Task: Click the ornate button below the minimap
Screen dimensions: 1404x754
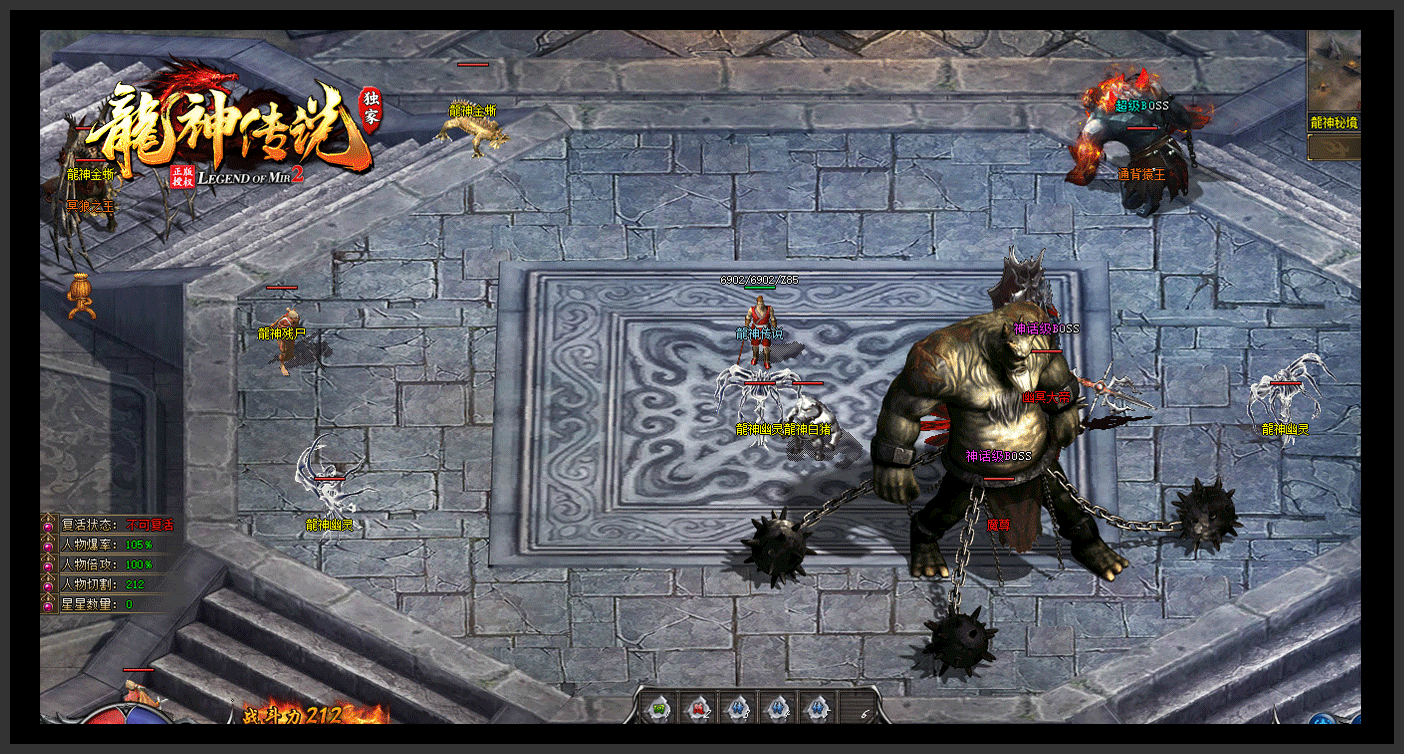Action: coord(1334,148)
